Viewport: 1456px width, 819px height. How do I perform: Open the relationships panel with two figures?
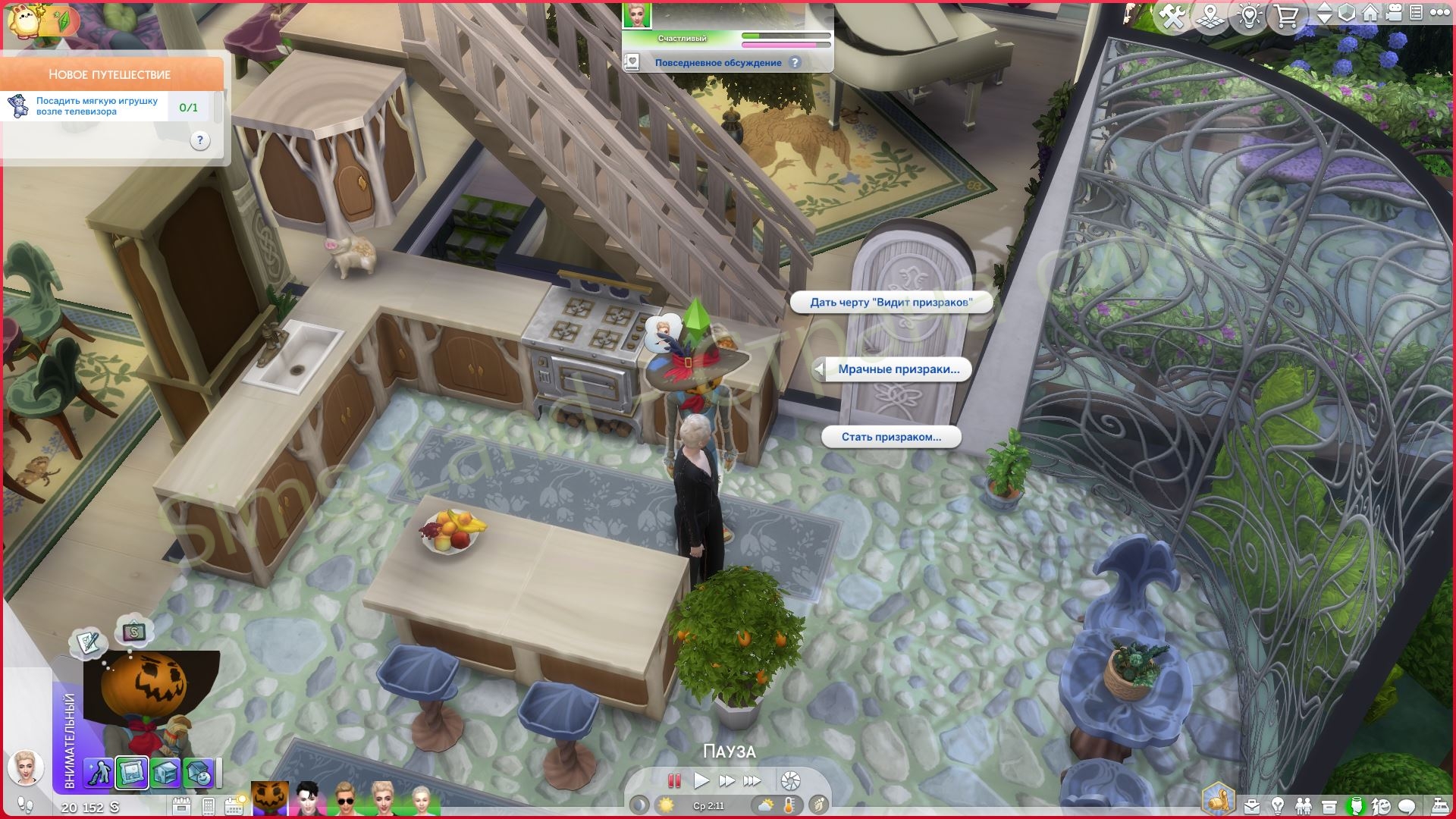tap(1304, 806)
